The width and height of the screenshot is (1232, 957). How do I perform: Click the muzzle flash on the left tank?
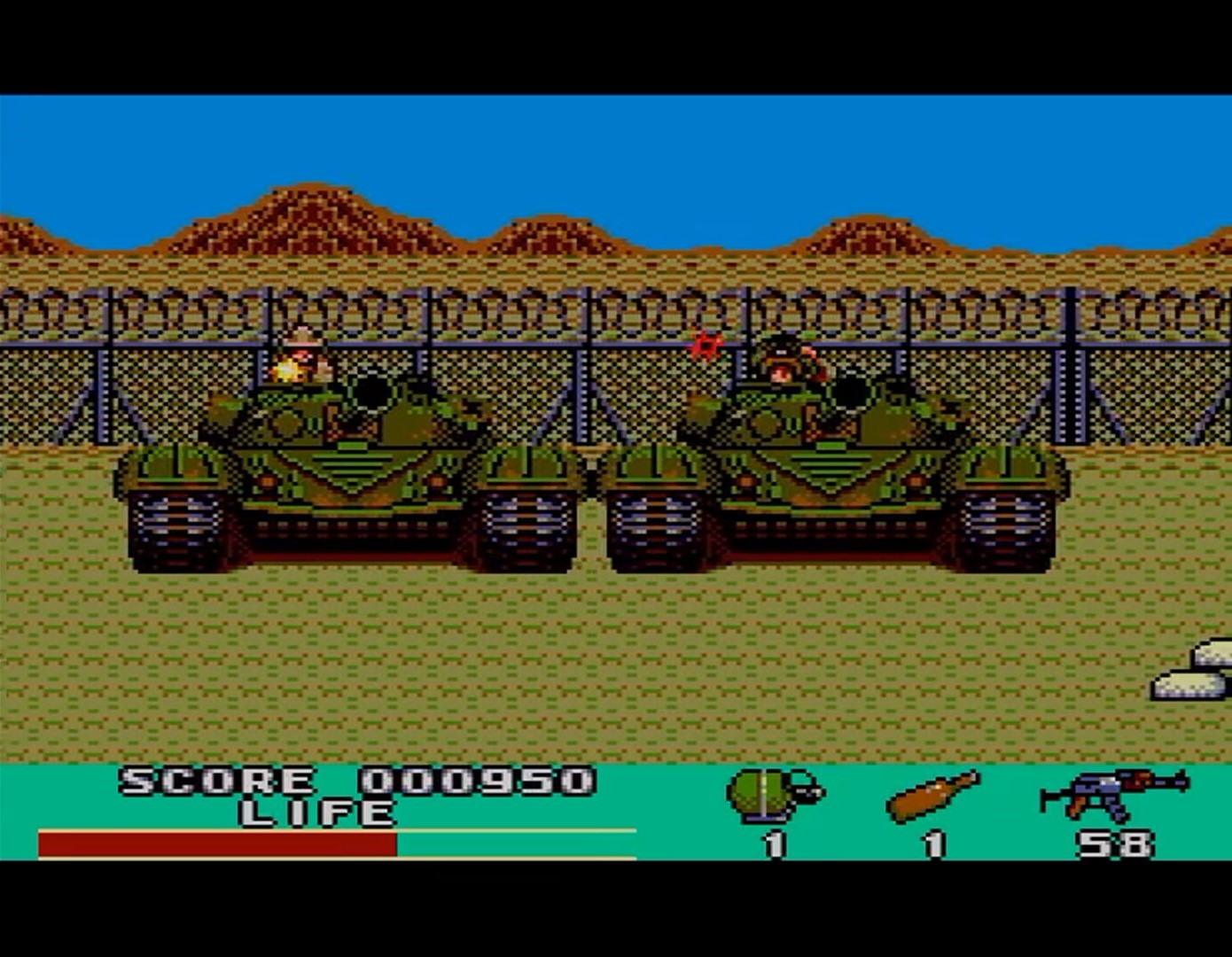coord(286,370)
